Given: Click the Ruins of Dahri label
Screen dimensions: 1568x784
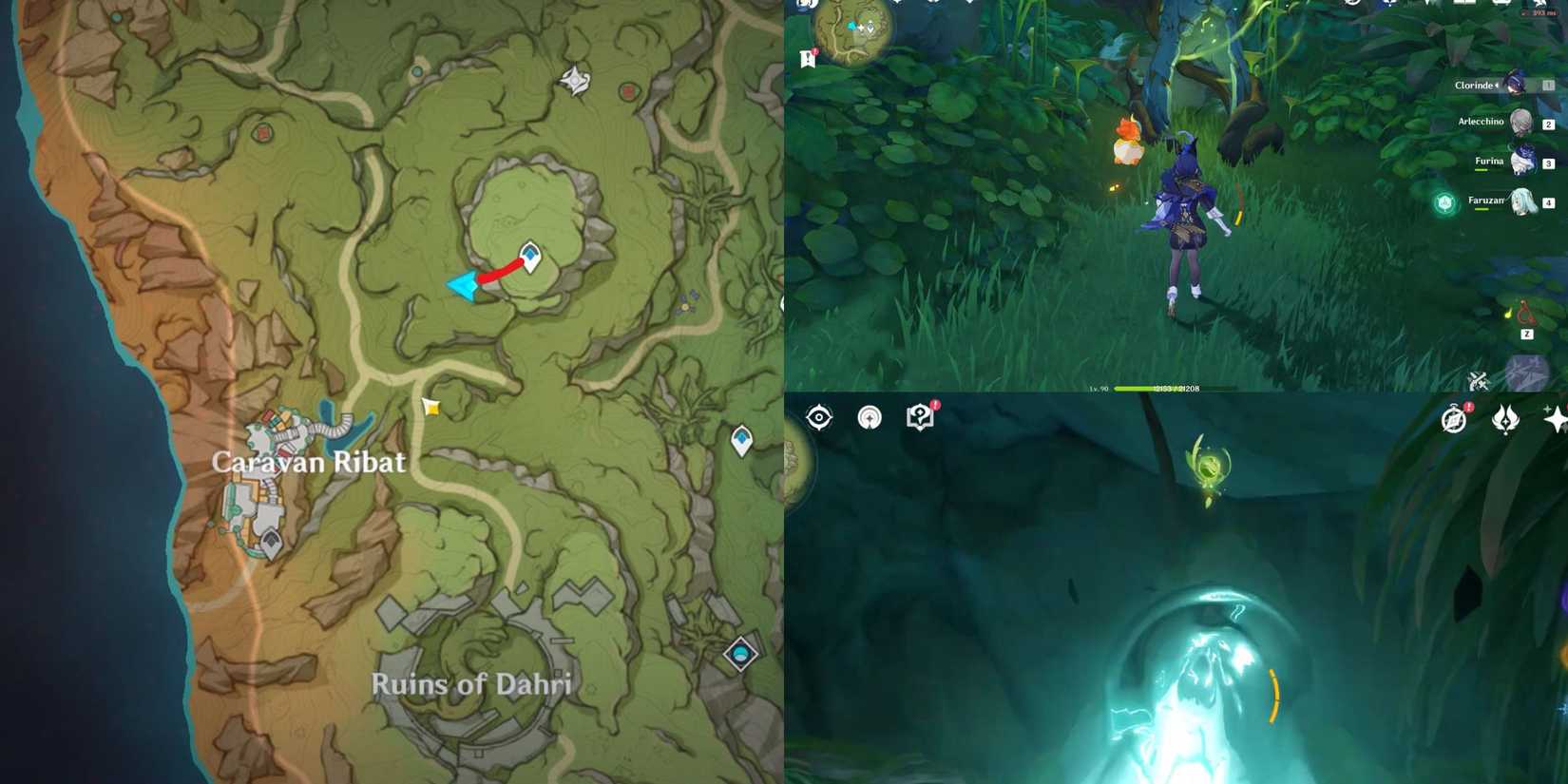Looking at the screenshot, I should pos(472,682).
